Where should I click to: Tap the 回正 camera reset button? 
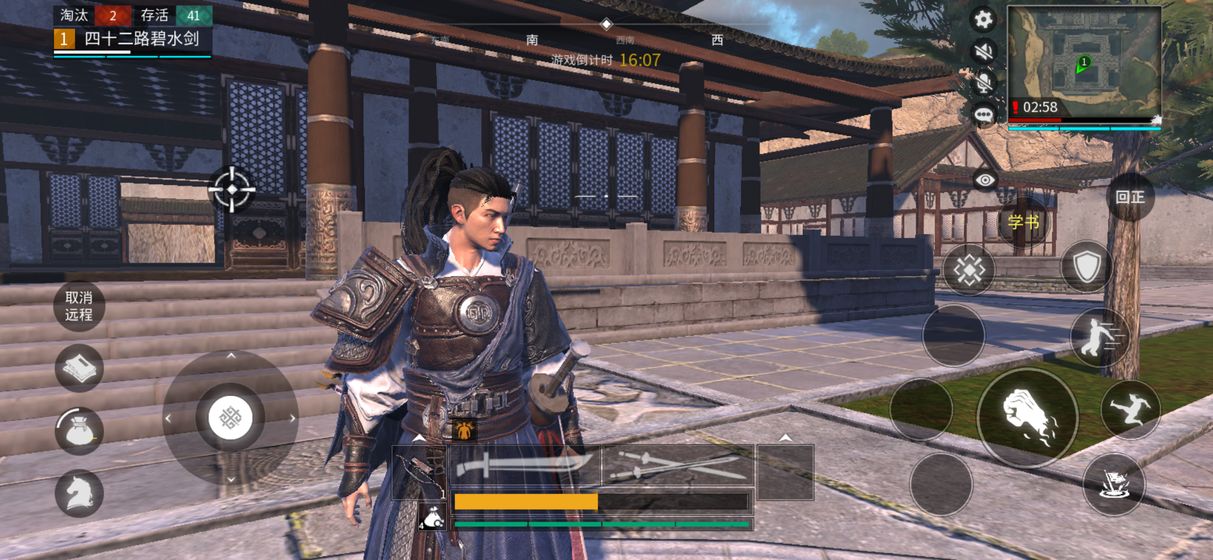point(1131,196)
